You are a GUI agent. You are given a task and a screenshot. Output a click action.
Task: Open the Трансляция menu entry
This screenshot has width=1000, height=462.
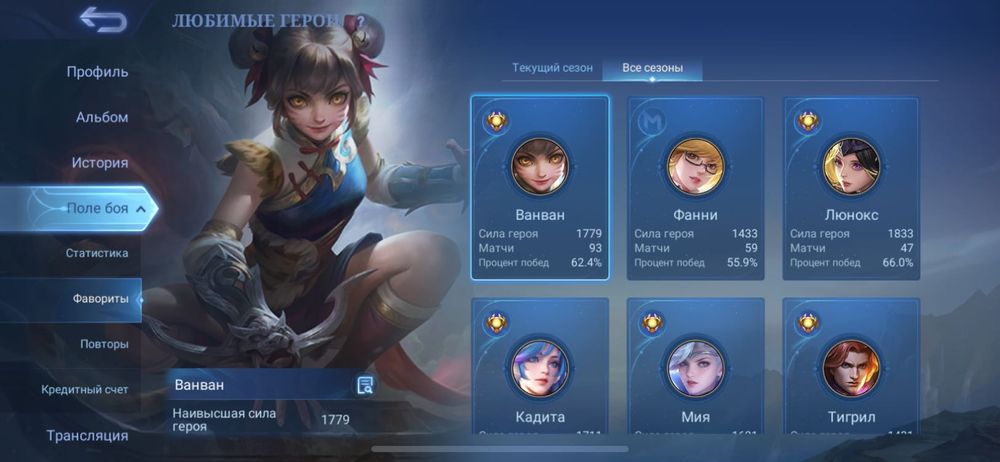coord(87,435)
